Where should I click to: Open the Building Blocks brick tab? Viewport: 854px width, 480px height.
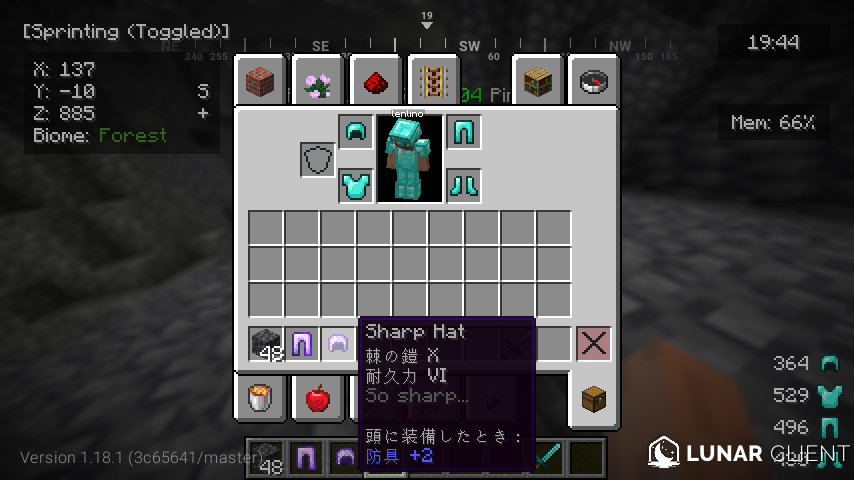(262, 79)
